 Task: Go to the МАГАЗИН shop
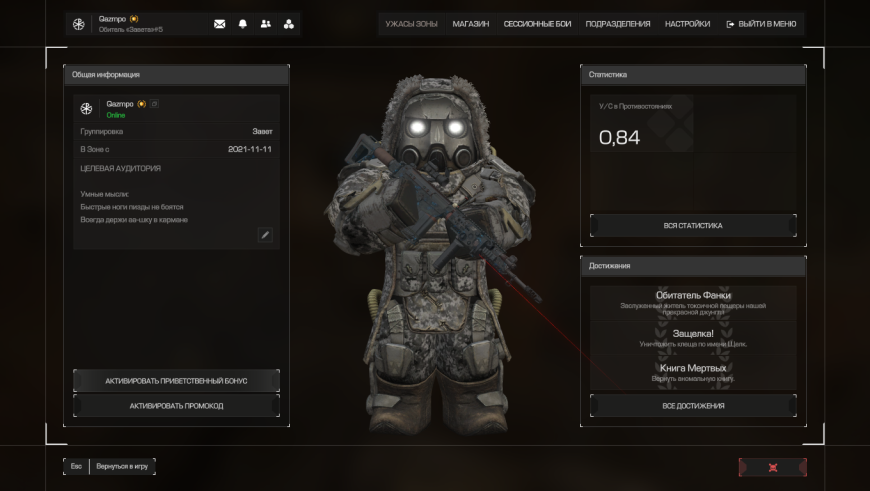click(470, 23)
